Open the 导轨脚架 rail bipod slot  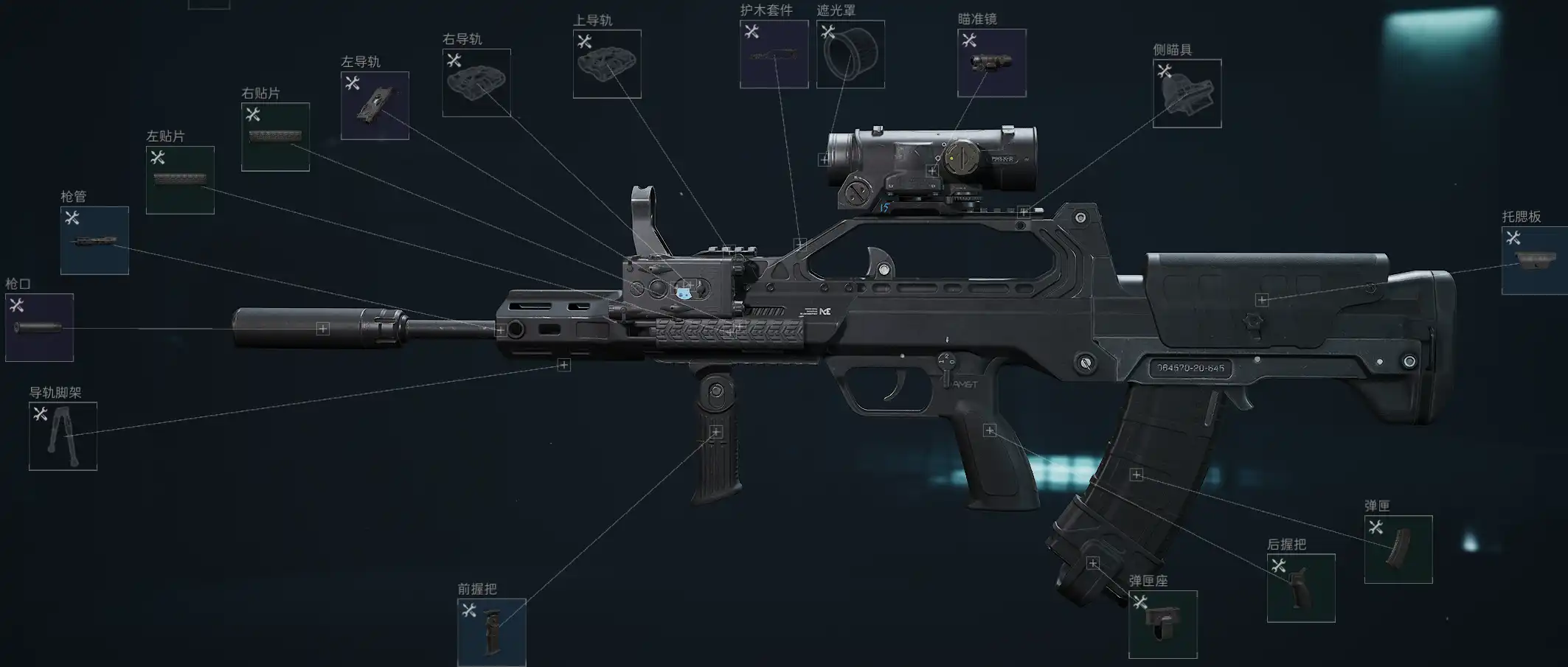[63, 436]
